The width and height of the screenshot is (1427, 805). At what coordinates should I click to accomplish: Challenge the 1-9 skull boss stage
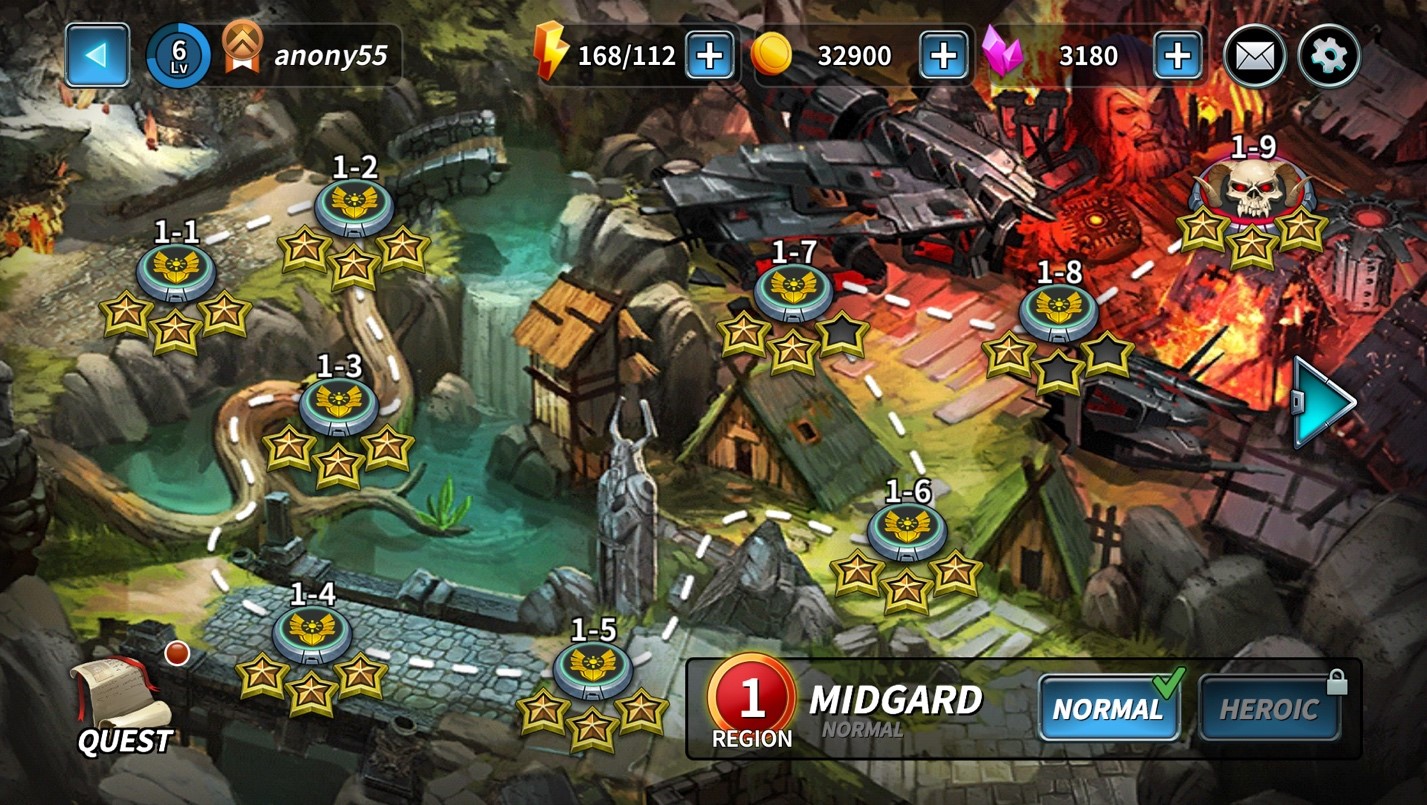(1253, 192)
